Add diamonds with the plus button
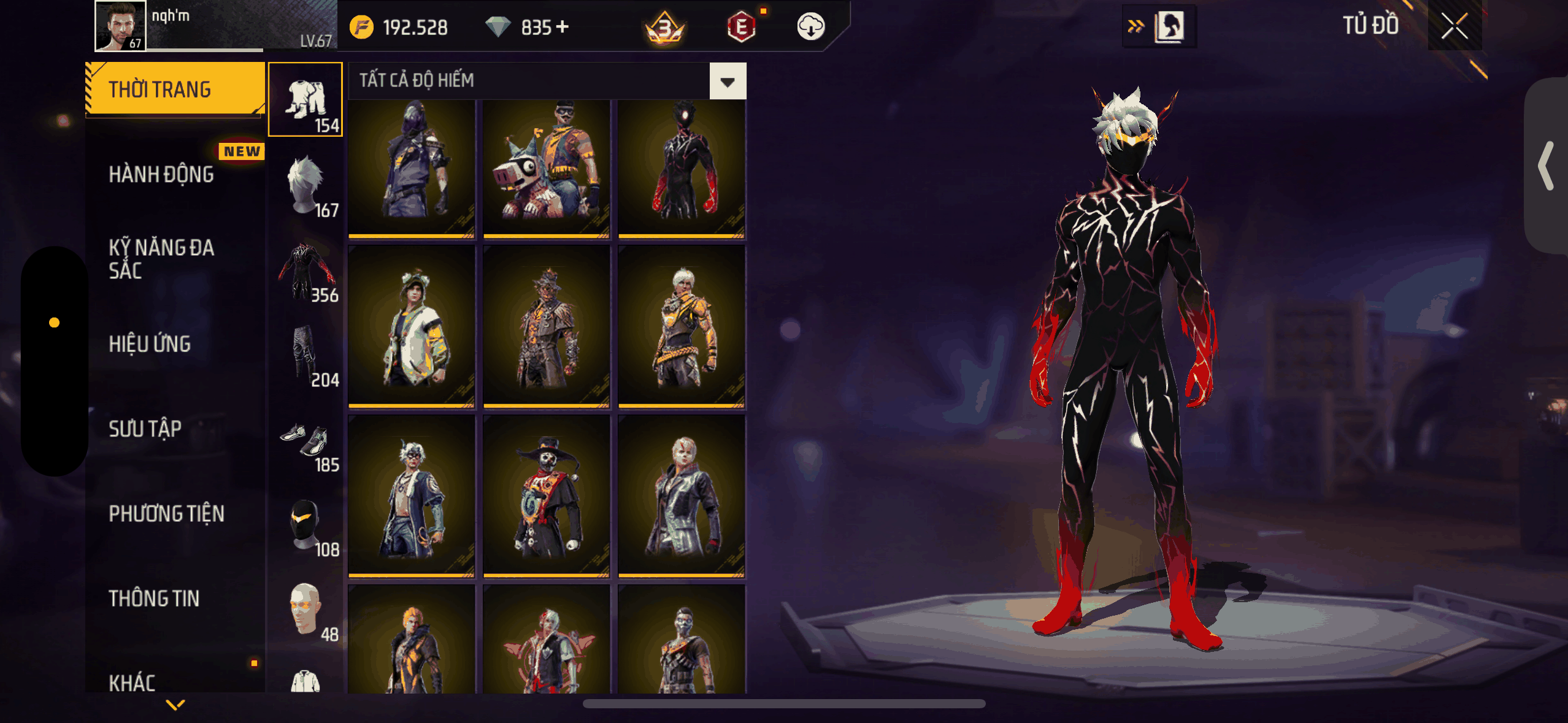Viewport: 1568px width, 723px height. 562,27
